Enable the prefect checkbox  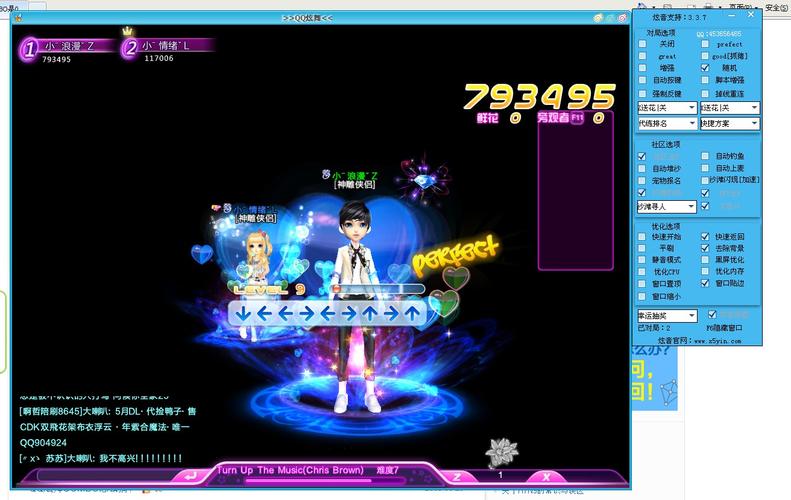click(x=705, y=44)
